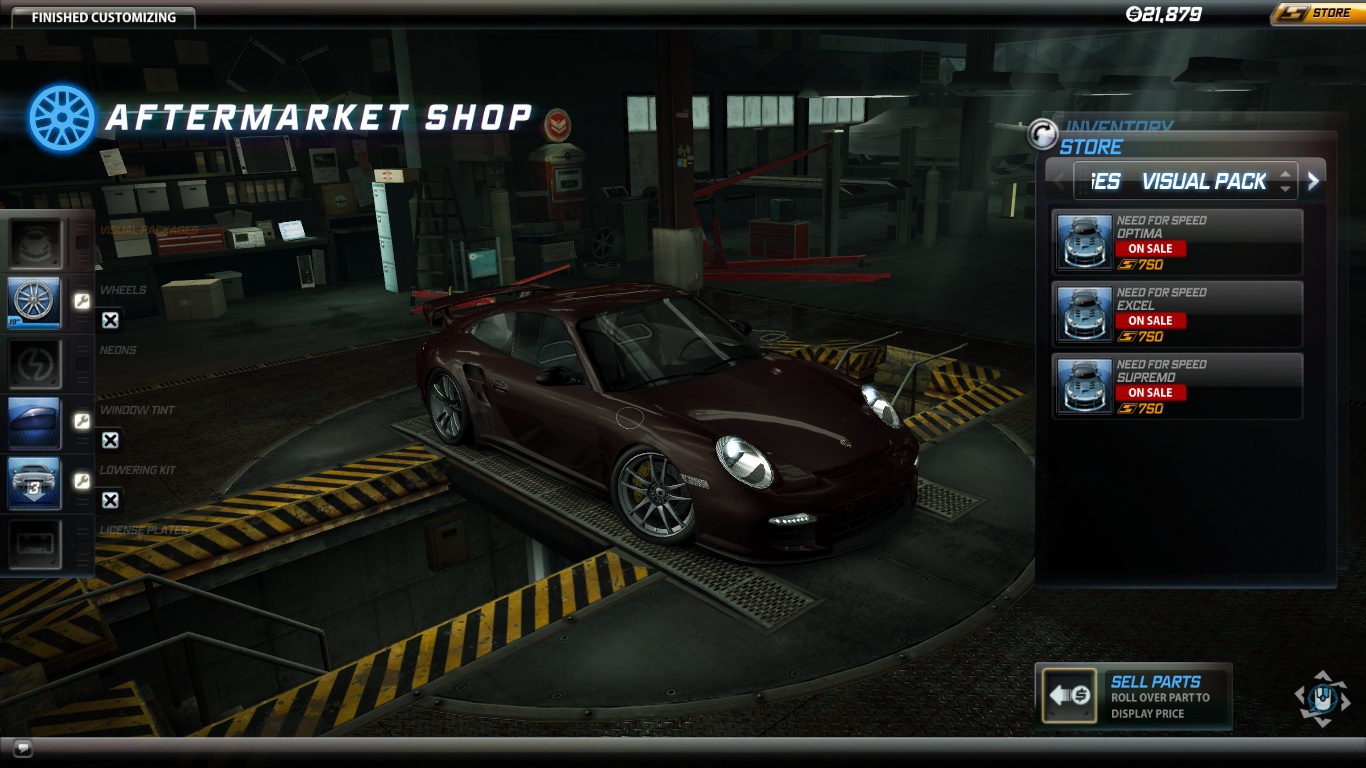Remove the lowering kit with the X
Screen dimensions: 1366x768
pyautogui.click(x=110, y=500)
